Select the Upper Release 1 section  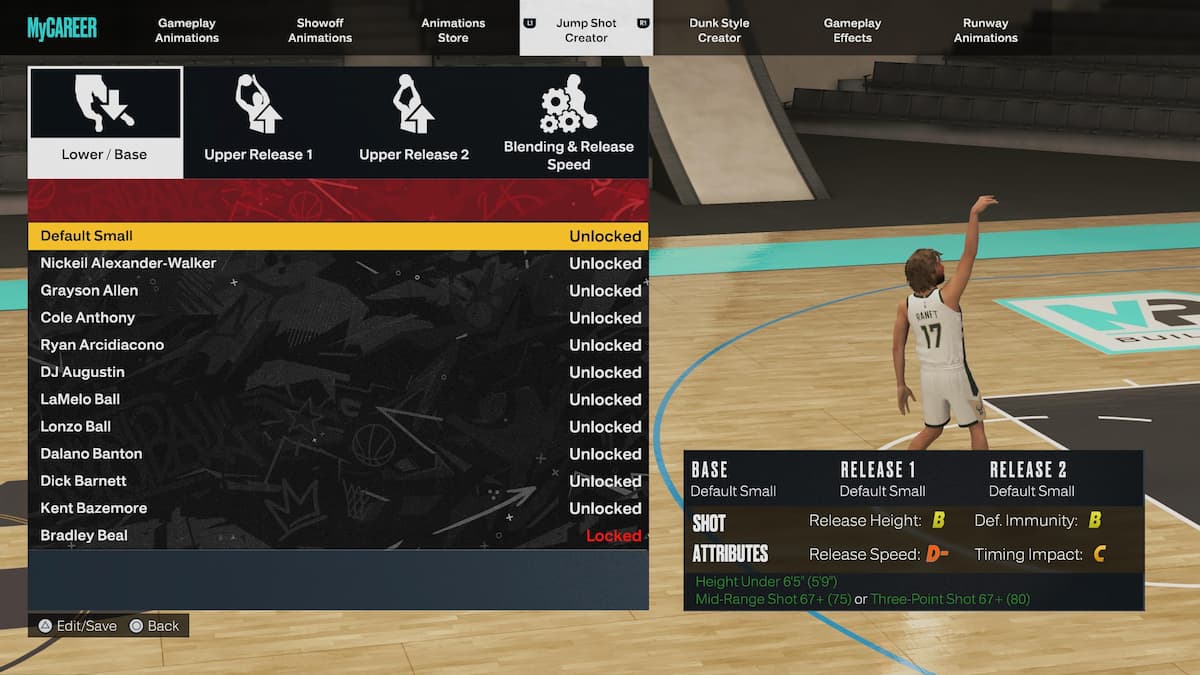[x=259, y=122]
